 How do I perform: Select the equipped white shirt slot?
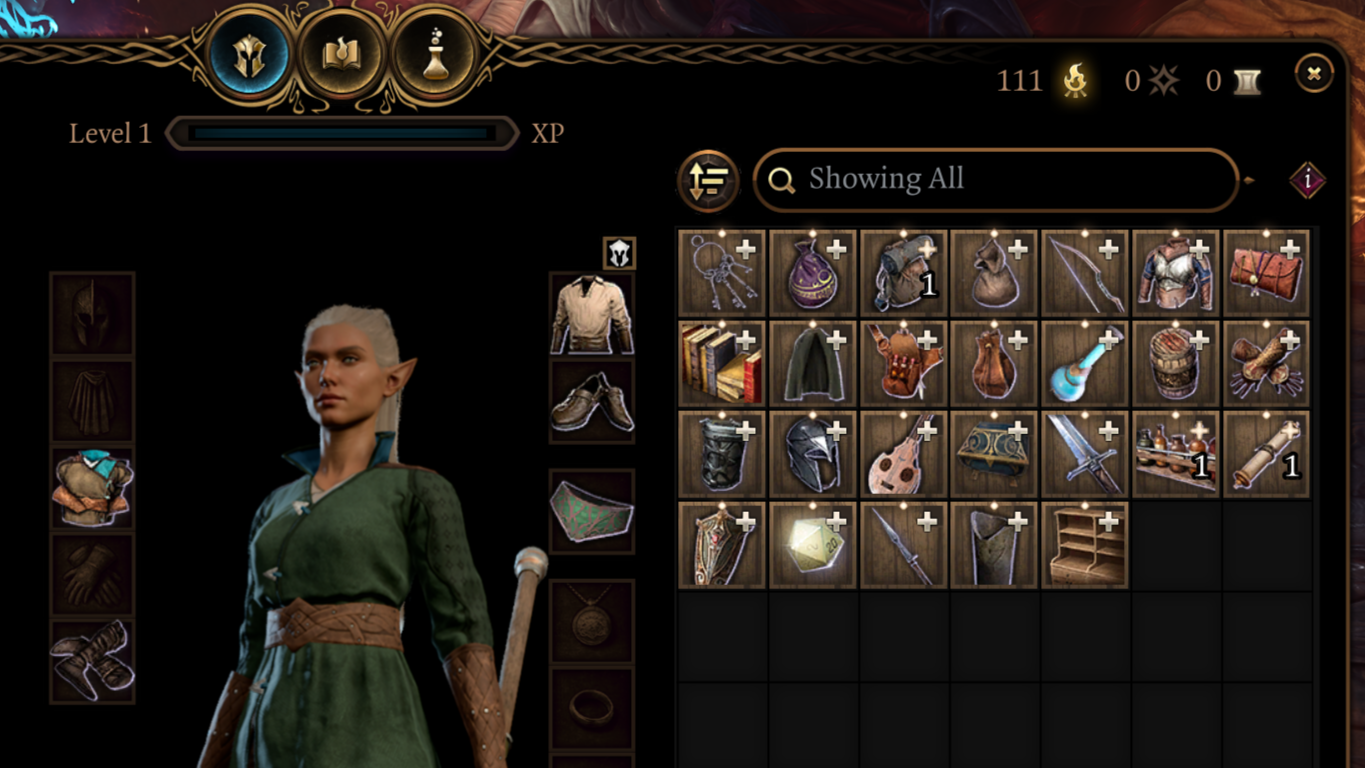point(592,314)
